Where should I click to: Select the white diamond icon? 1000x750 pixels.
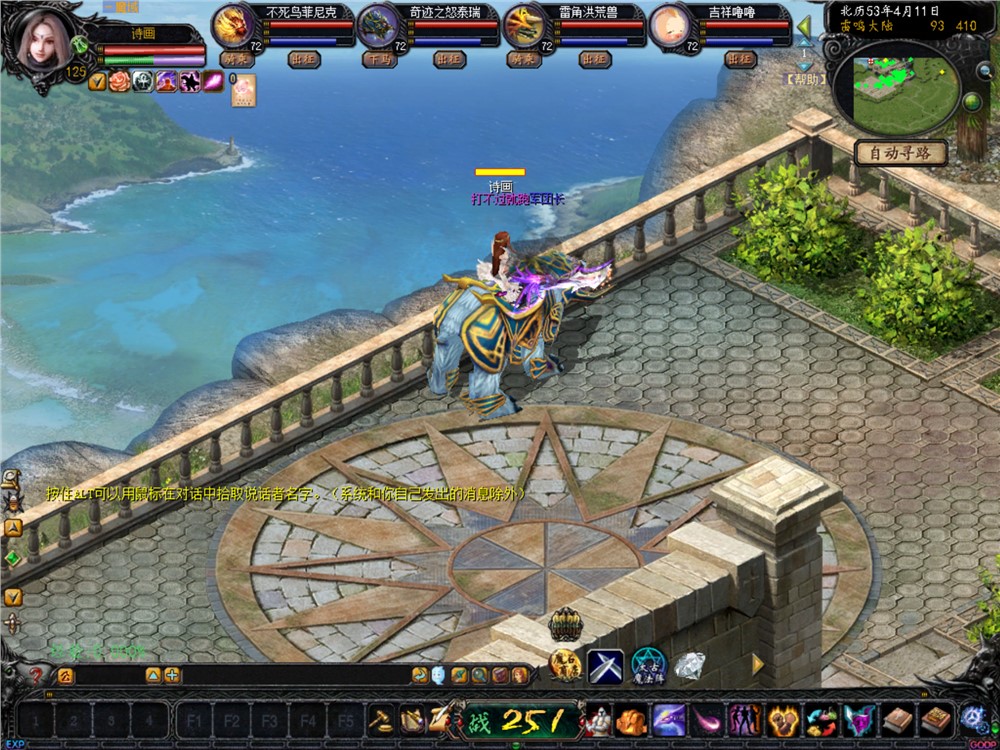[x=689, y=665]
